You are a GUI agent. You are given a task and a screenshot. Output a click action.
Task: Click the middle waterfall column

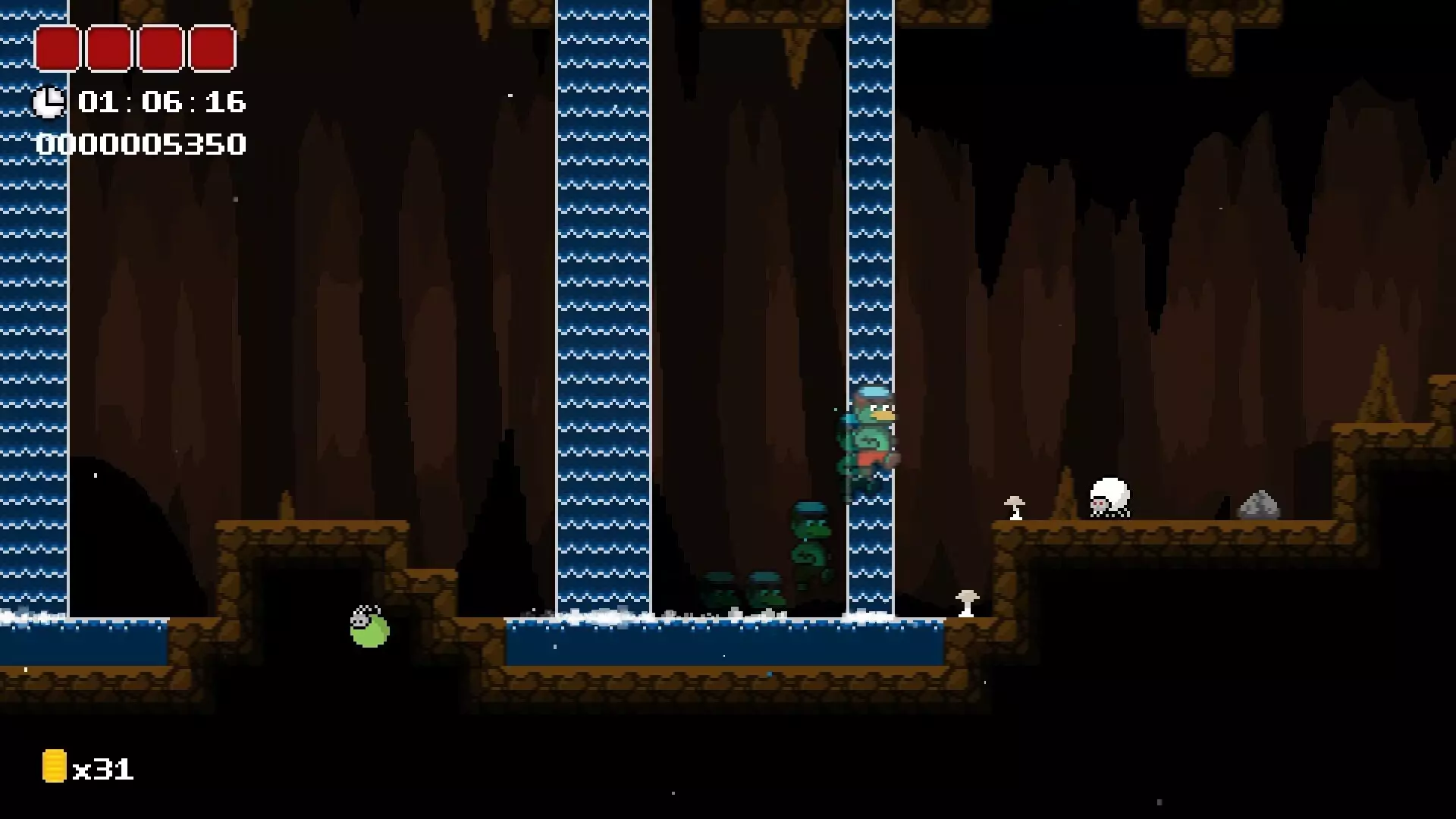coord(607,303)
